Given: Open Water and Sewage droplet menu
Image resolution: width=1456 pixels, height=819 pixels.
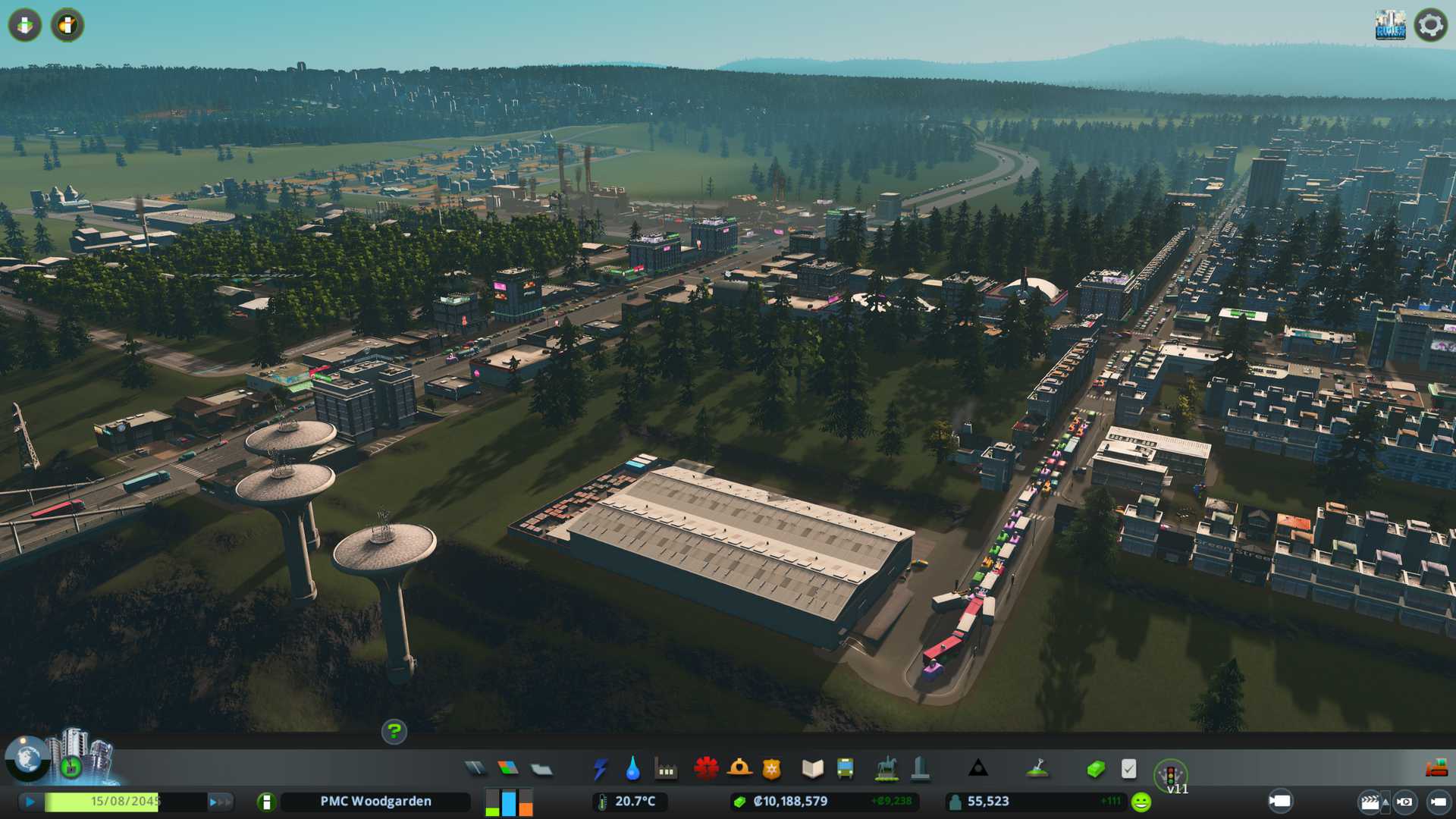Looking at the screenshot, I should pyautogui.click(x=632, y=769).
